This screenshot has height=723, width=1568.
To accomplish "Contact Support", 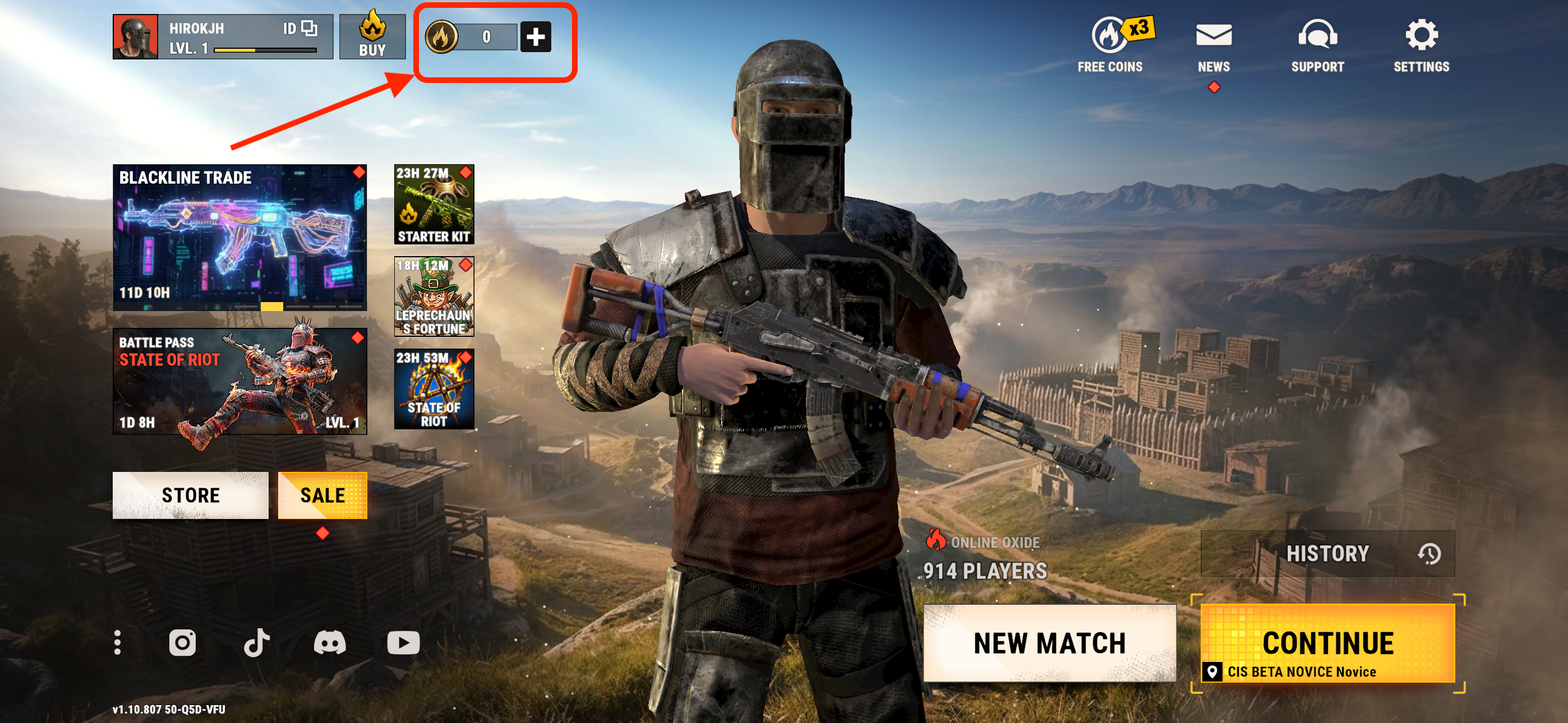I will coord(1317,44).
